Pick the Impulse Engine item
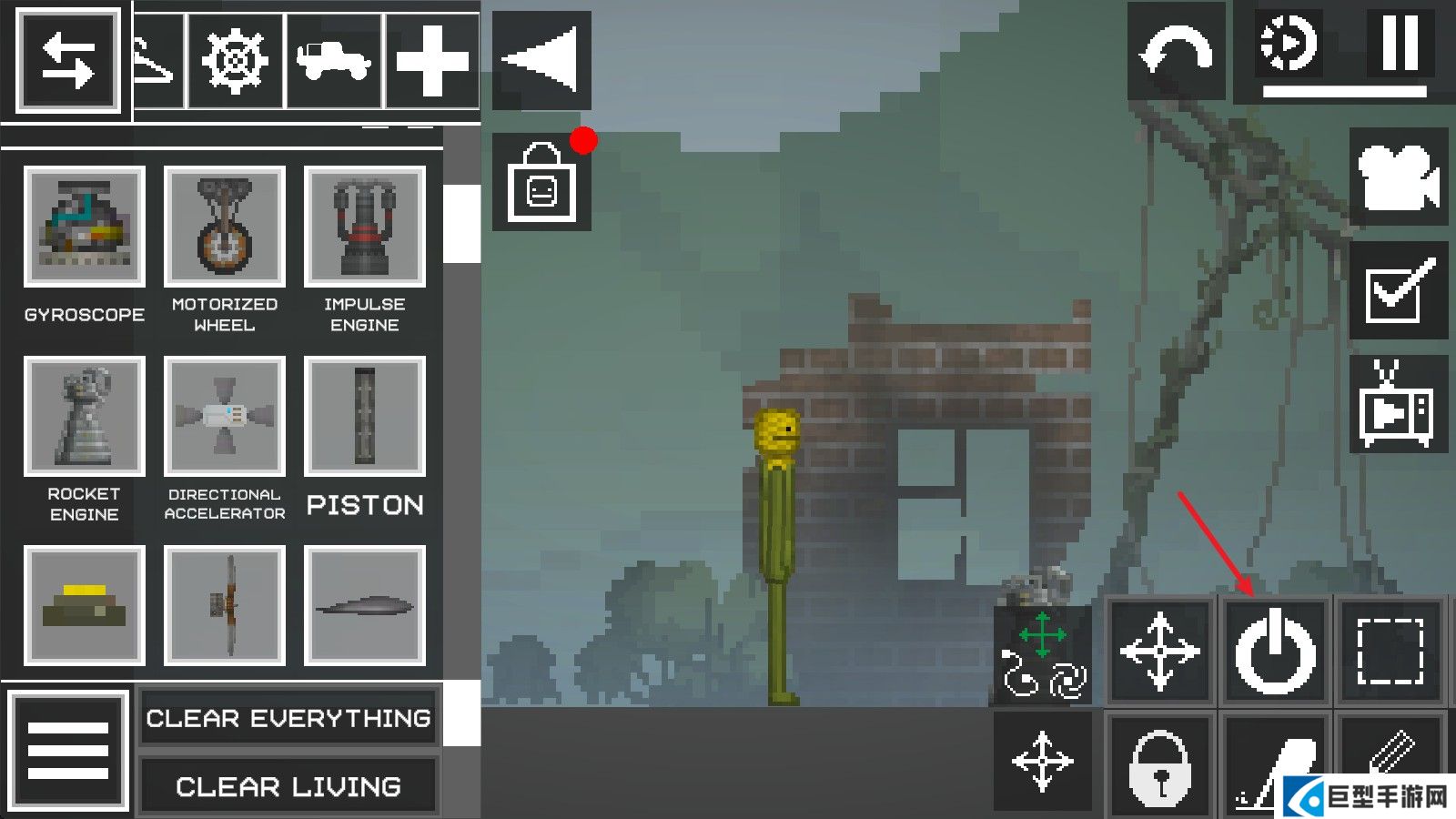Viewport: 1456px width, 819px height. coord(364,227)
